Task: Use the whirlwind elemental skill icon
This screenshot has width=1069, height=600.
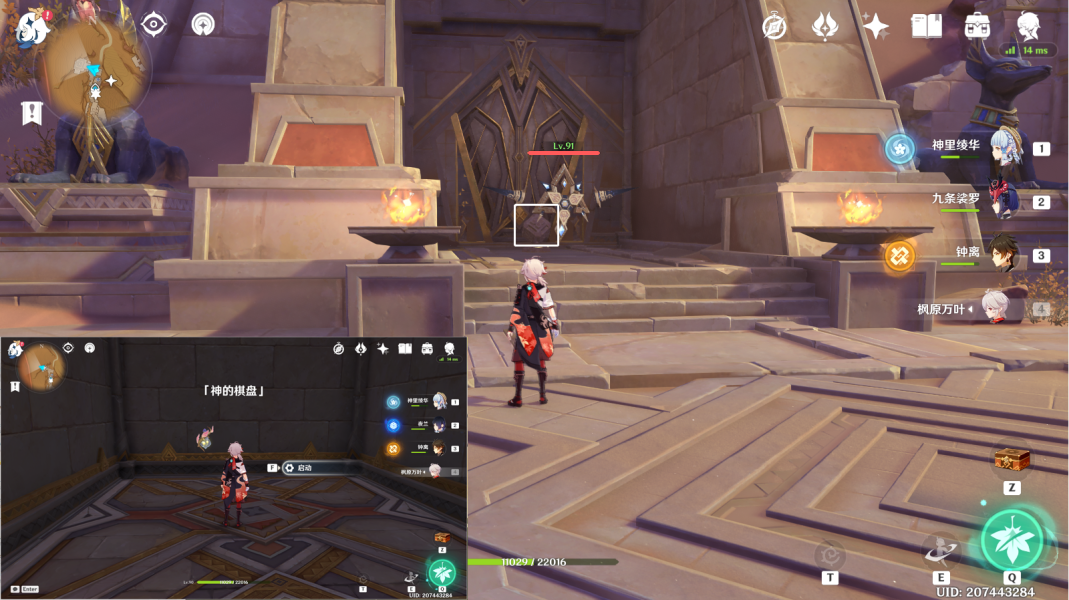Action: point(940,551)
